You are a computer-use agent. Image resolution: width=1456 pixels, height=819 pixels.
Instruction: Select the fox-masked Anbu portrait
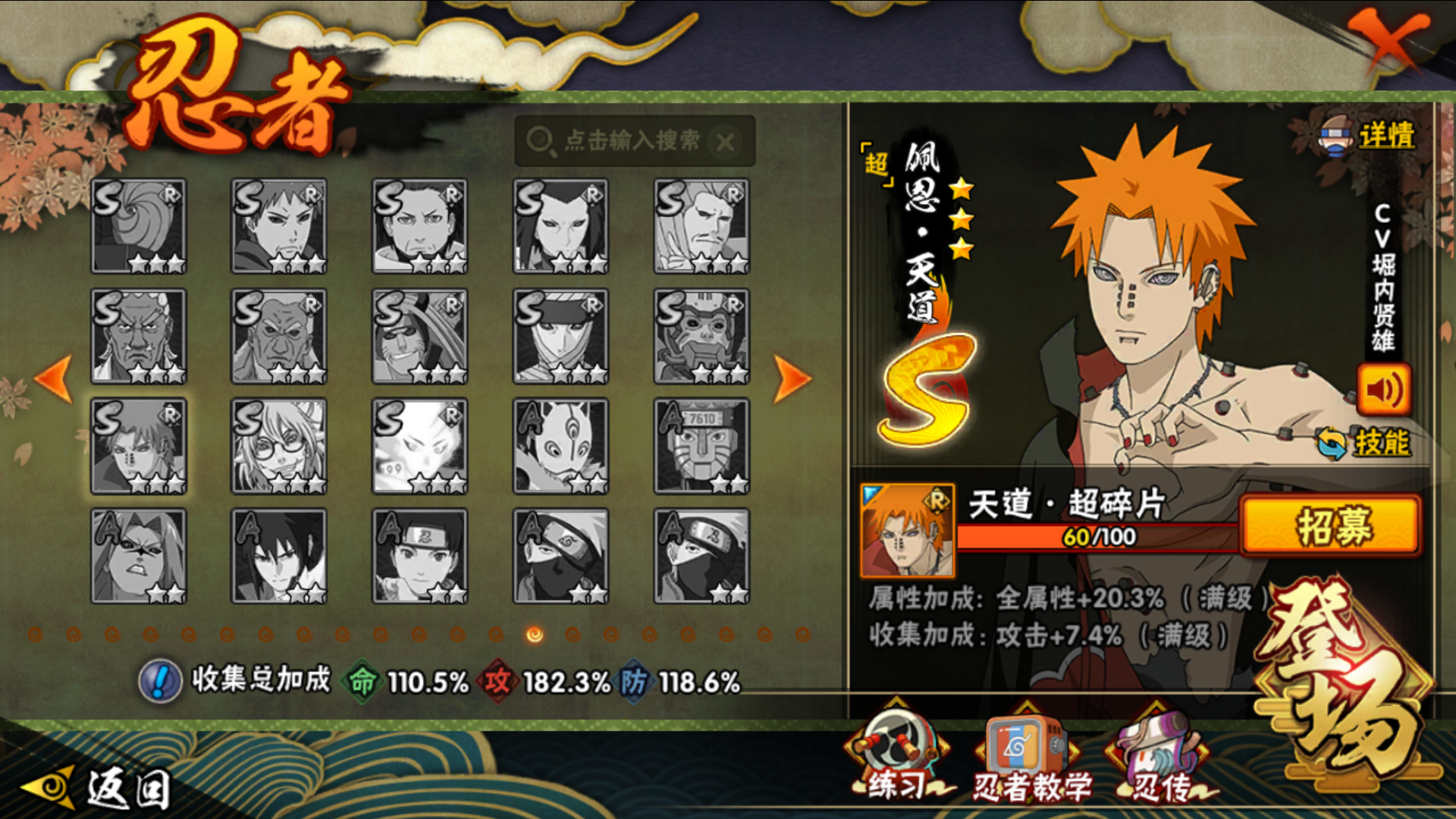pyautogui.click(x=560, y=446)
